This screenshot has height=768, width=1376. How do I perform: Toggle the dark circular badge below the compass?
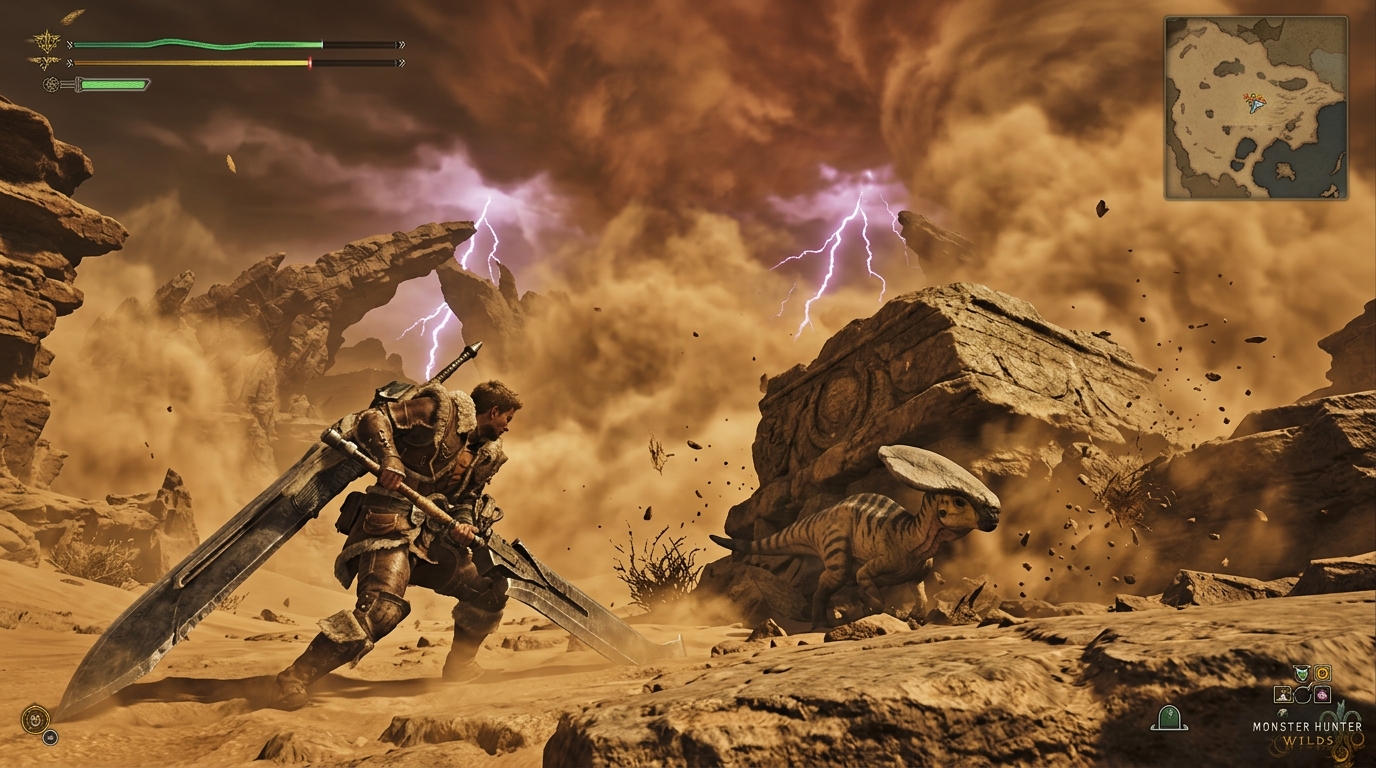[x=50, y=737]
